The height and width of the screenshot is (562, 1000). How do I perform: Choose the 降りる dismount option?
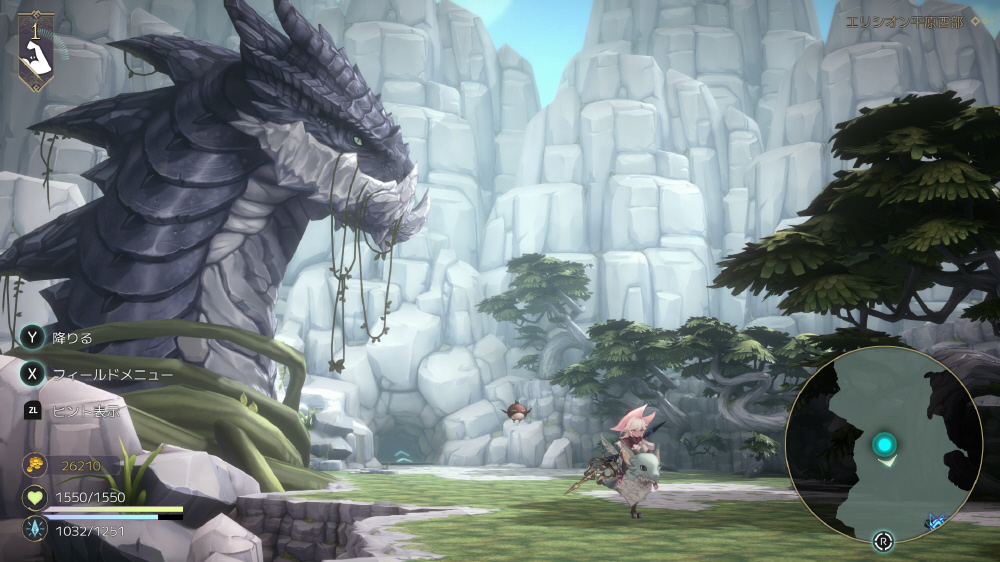(73, 338)
